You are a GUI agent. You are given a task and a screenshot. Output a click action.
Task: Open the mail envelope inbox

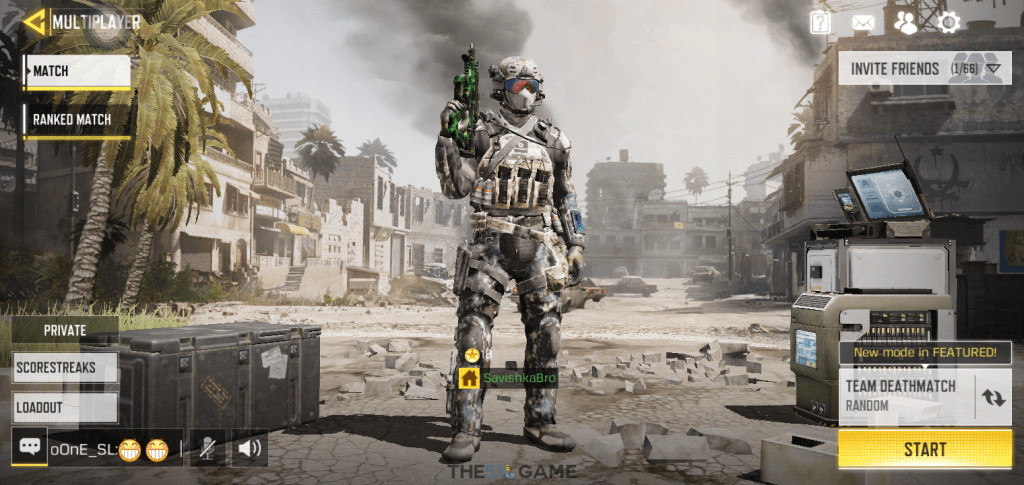pos(863,22)
